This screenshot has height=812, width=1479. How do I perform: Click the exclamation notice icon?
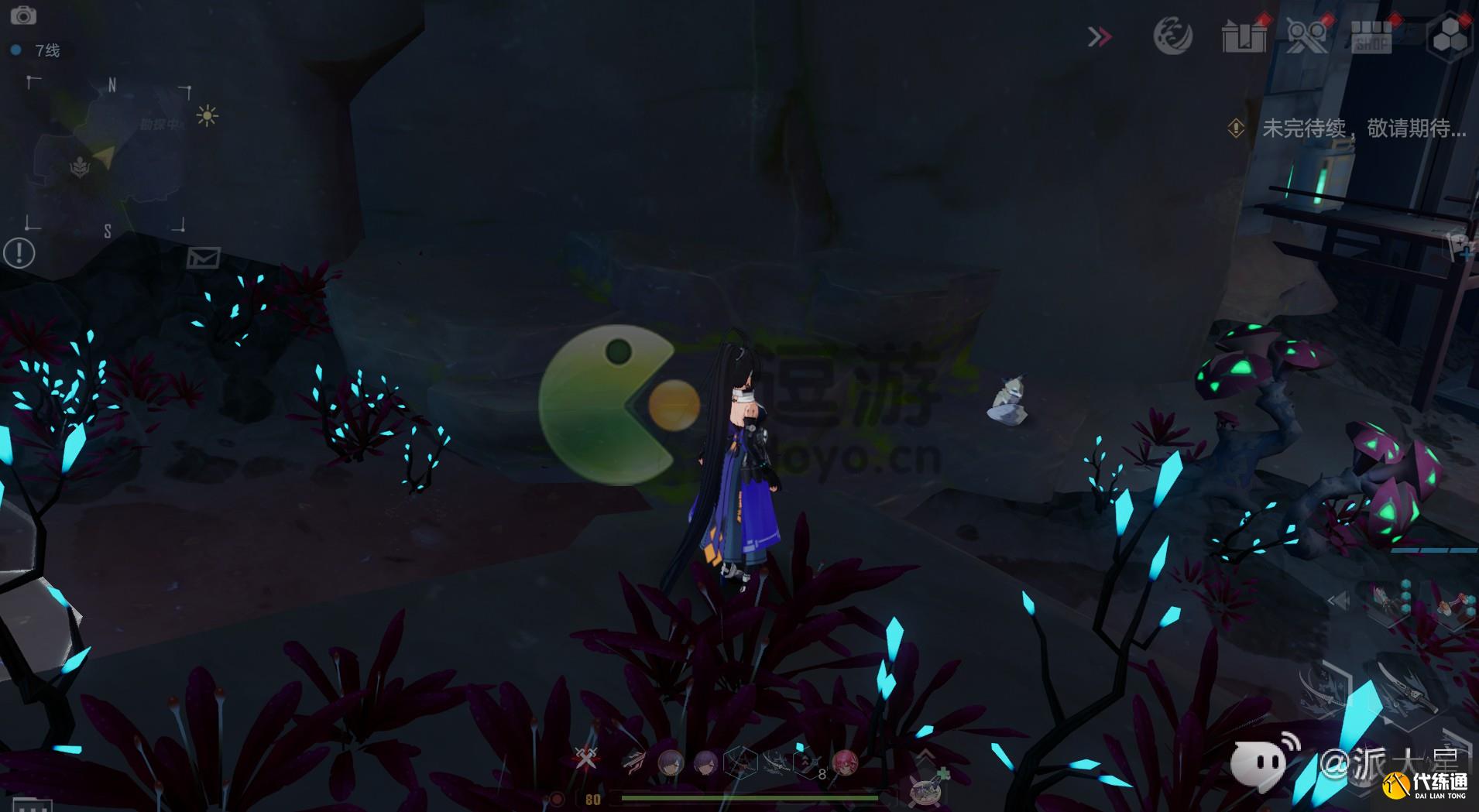coord(19,253)
